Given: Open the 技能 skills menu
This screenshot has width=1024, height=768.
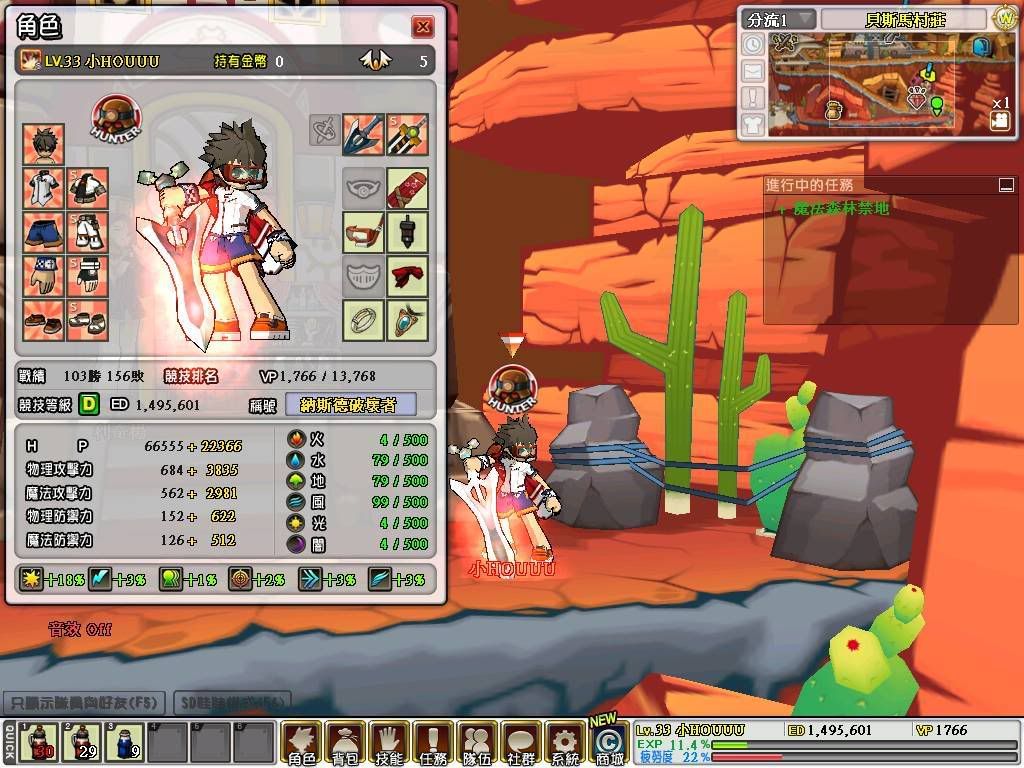Looking at the screenshot, I should coord(389,743).
